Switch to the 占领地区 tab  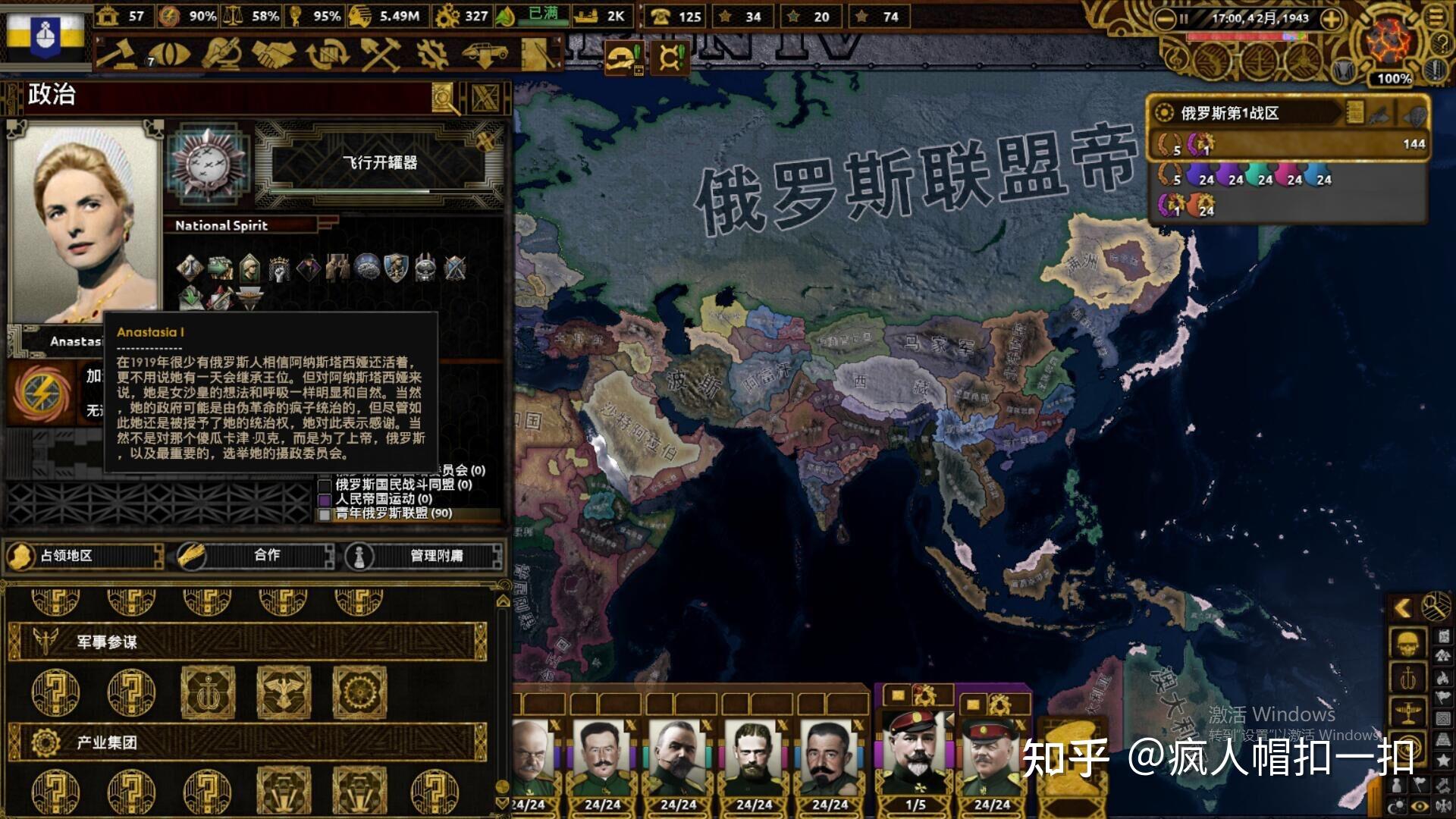click(83, 554)
